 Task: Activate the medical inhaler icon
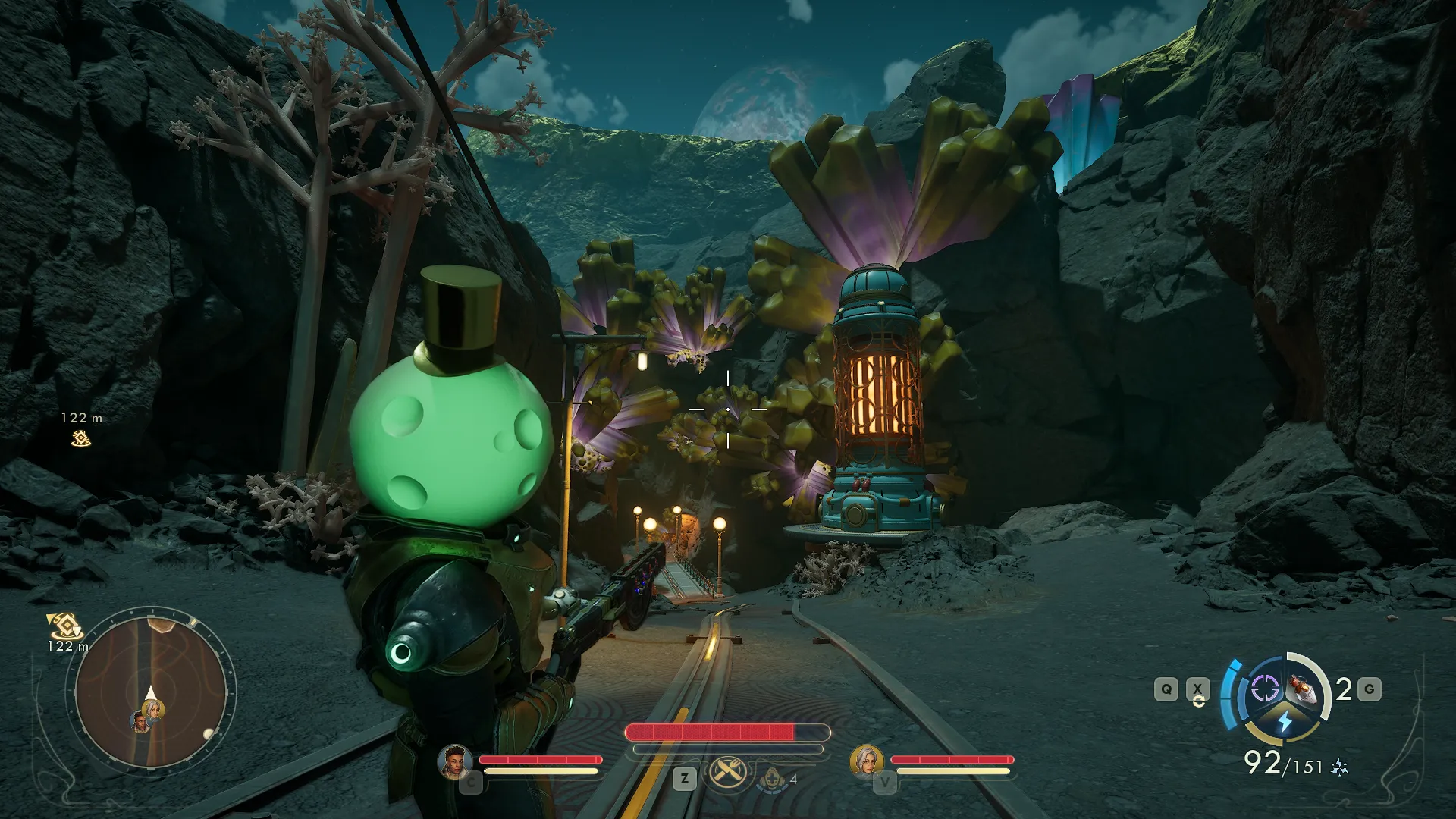point(772,779)
